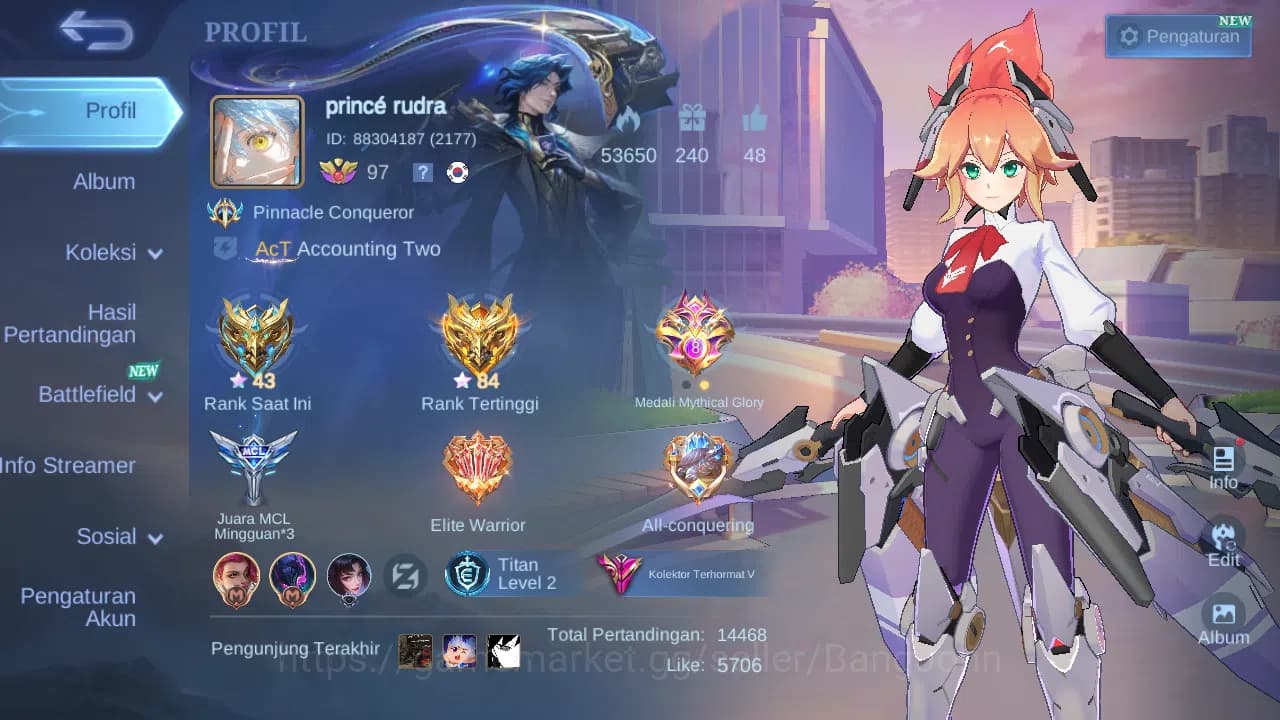This screenshot has height=720, width=1280.
Task: Select the Elite Warrior emblem
Action: 478,465
